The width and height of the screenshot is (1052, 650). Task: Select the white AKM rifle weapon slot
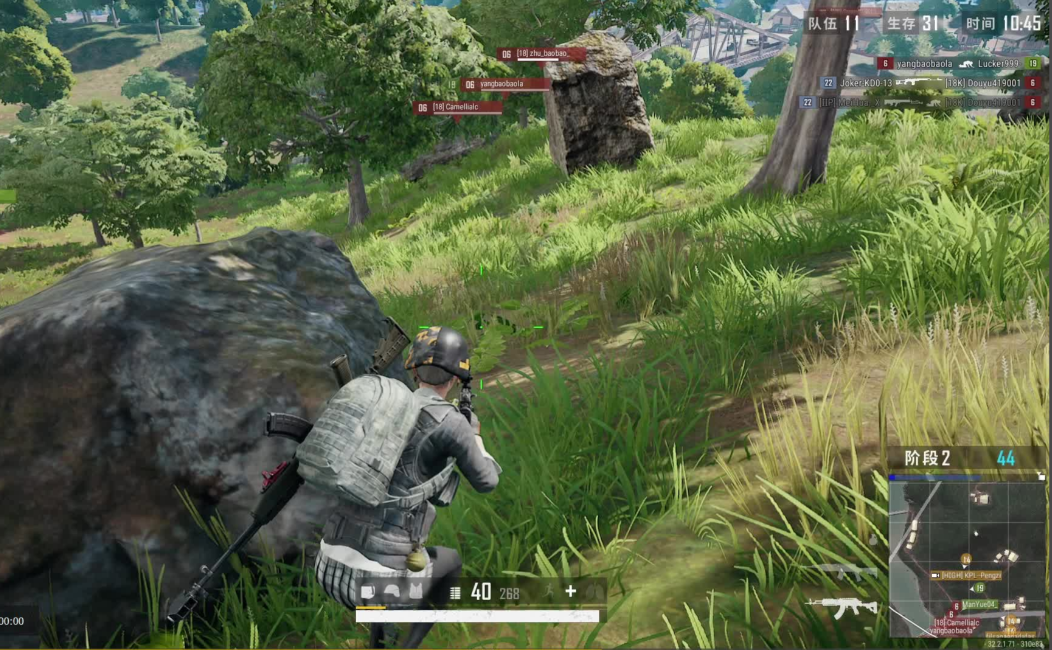coord(842,606)
